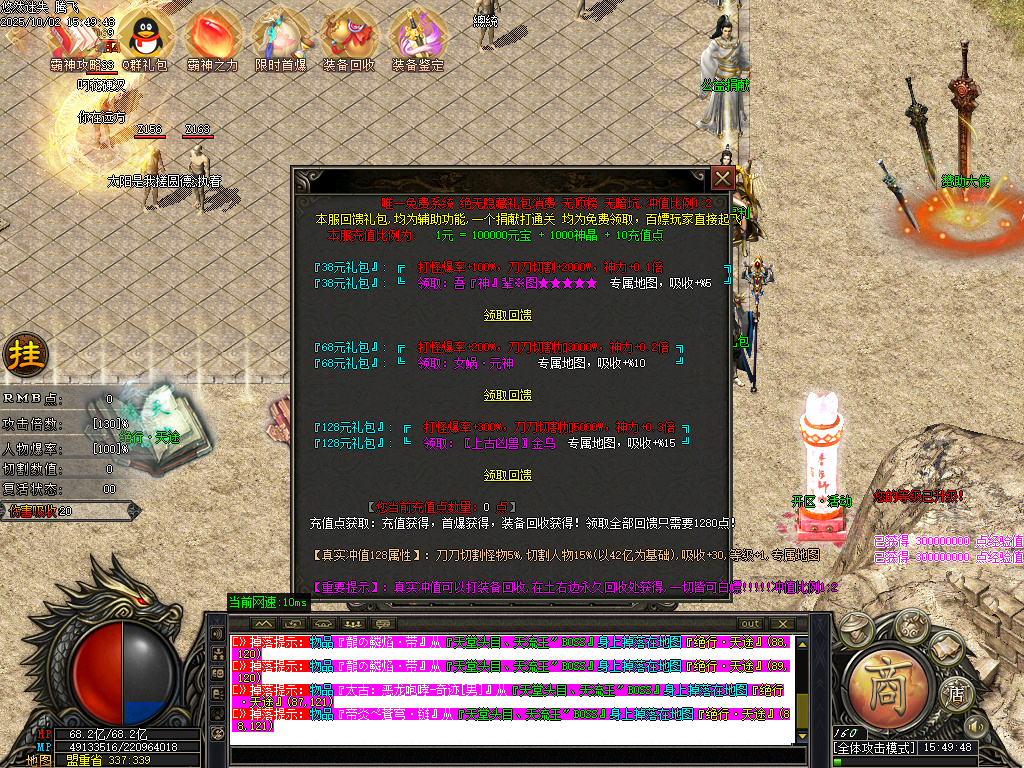Claim the 68元礼包 reward link
Image resolution: width=1024 pixels, height=768 pixels.
point(508,395)
